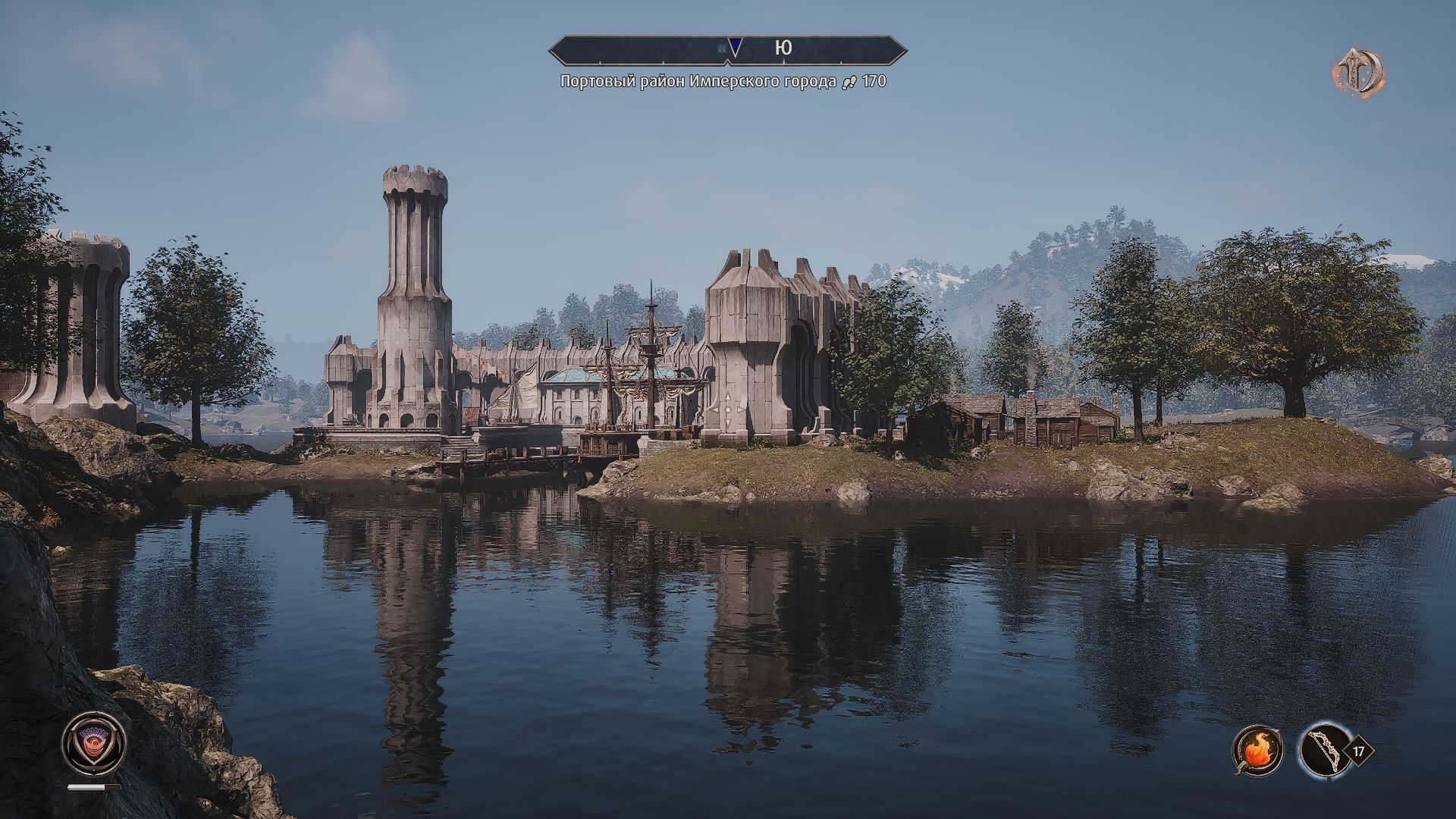Activate the equipped fire spell icon
The width and height of the screenshot is (1456, 819).
coord(1257,751)
